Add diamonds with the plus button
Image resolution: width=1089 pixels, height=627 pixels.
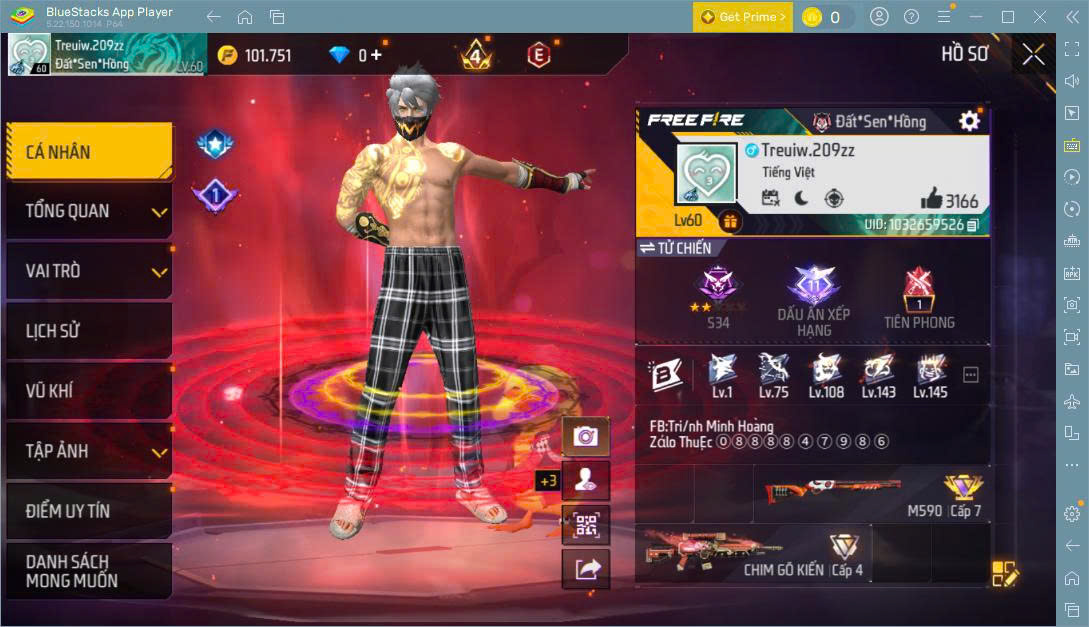[x=376, y=55]
